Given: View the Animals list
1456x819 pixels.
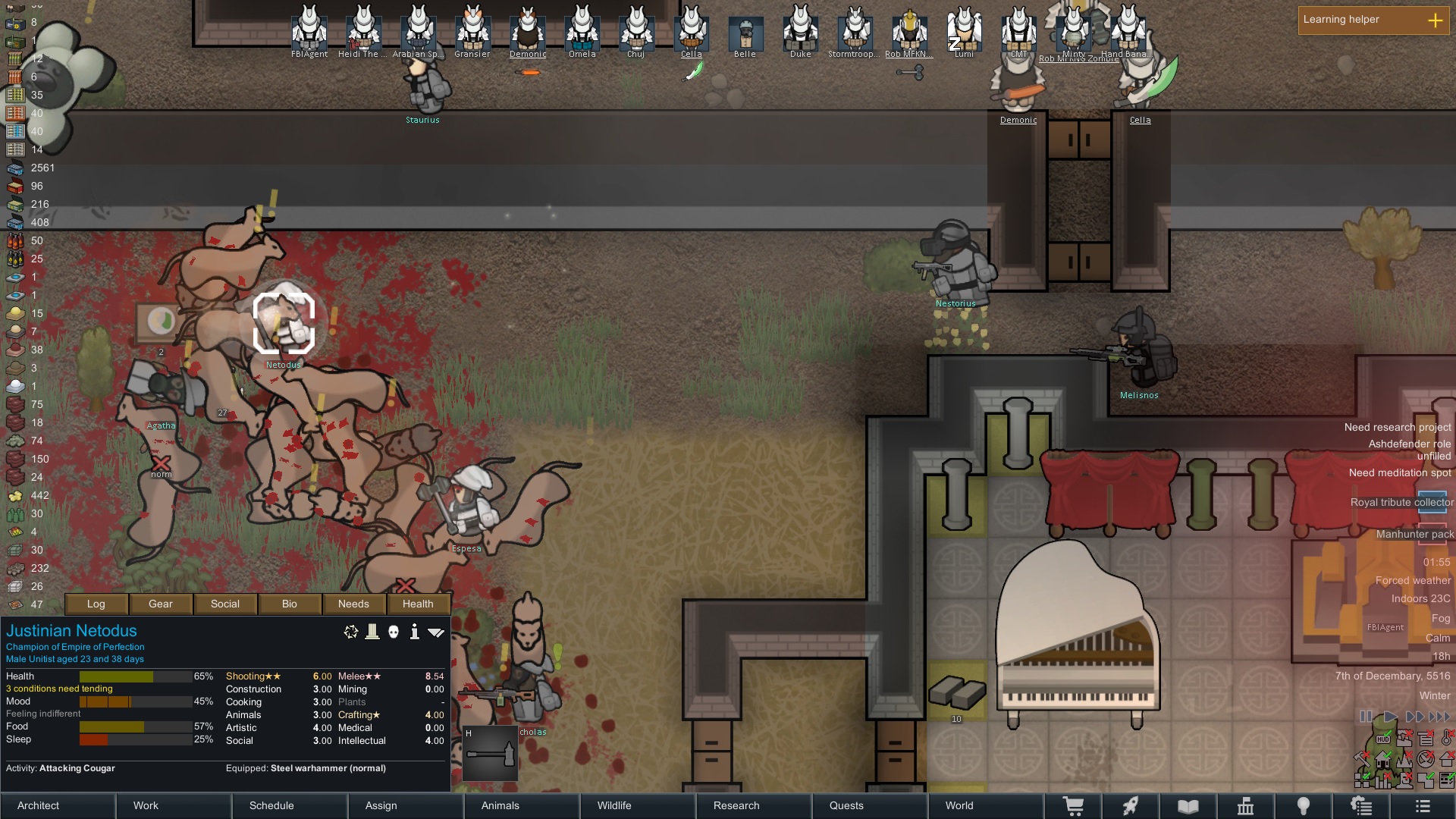Looking at the screenshot, I should pos(500,805).
